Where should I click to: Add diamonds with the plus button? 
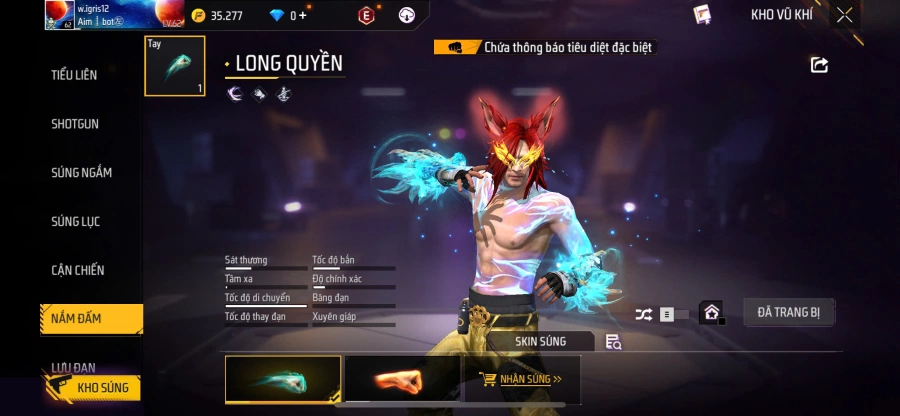click(x=302, y=15)
